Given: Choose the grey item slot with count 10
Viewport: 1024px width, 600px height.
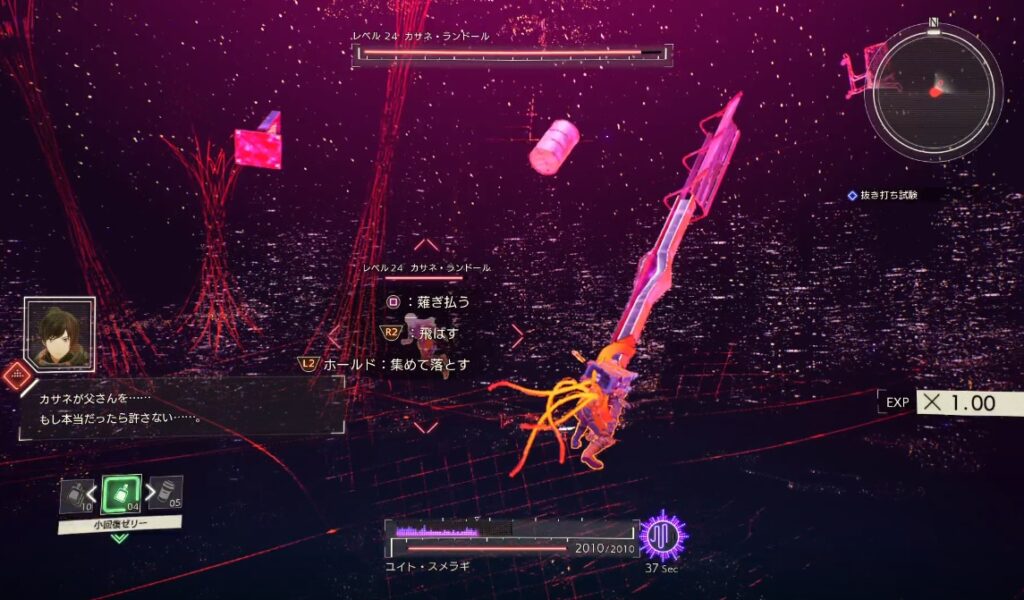Looking at the screenshot, I should 76,495.
